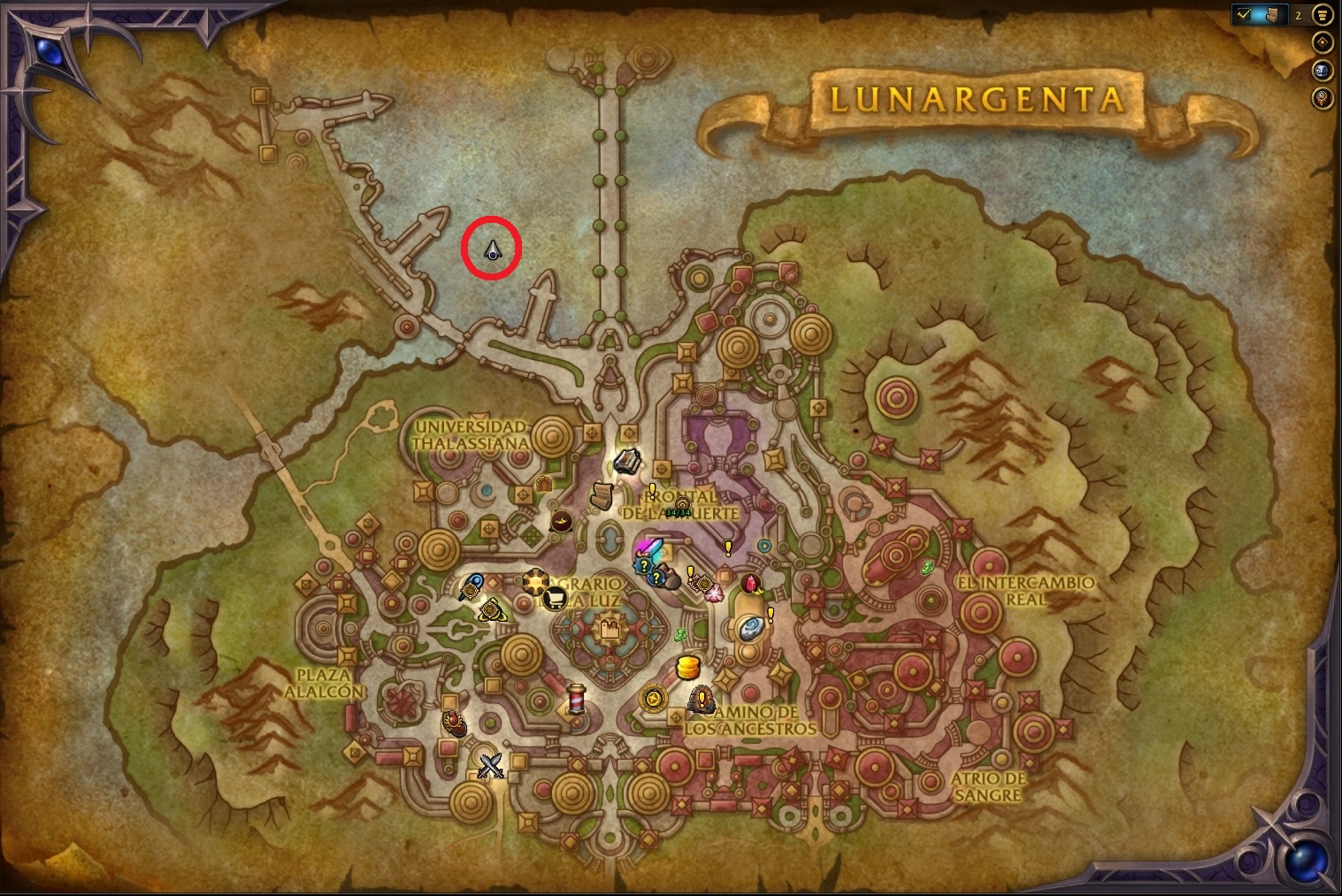The image size is (1342, 896).
Task: Click the open book map marker
Action: tap(627, 461)
